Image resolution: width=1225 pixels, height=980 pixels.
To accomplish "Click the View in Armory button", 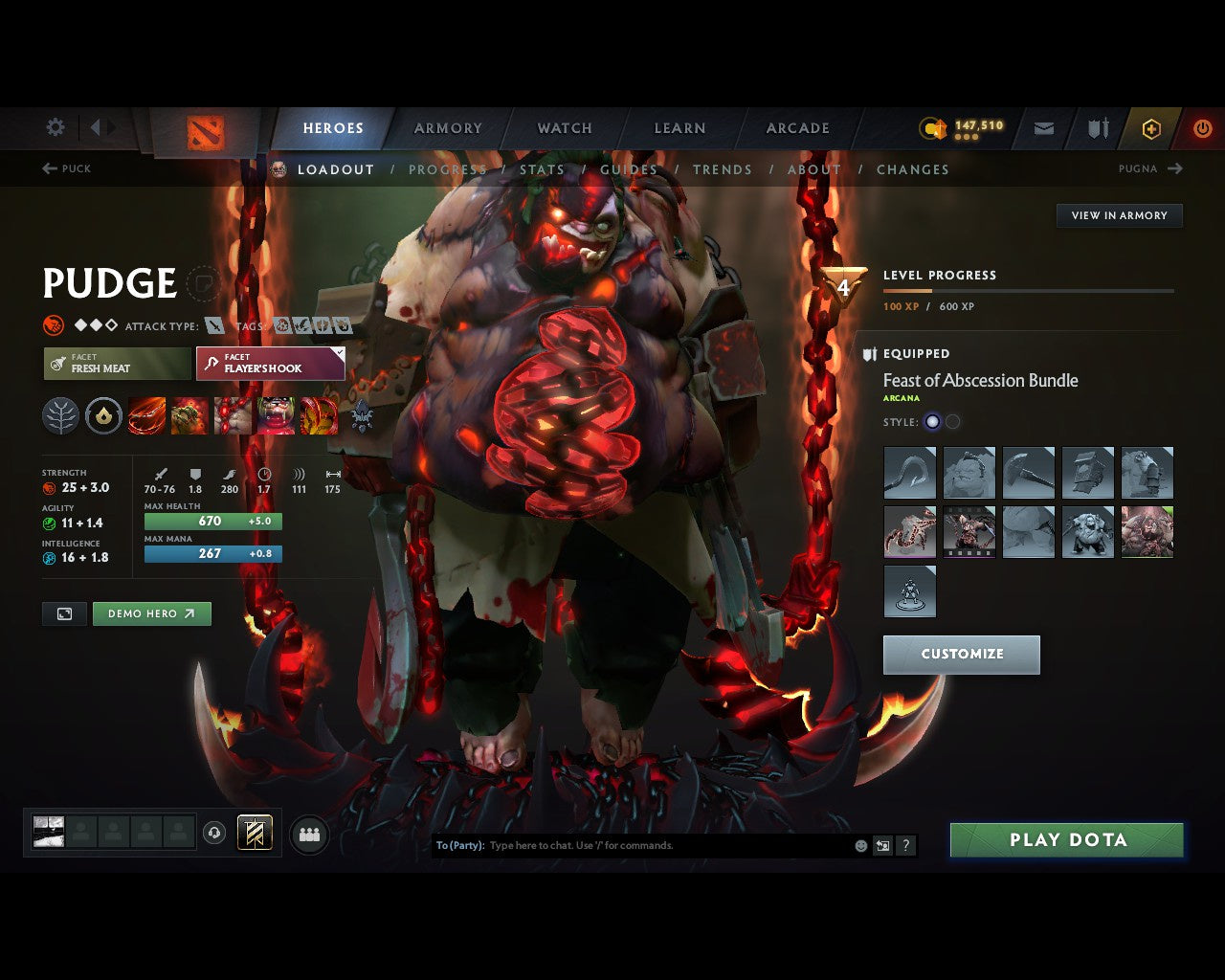I will click(1119, 215).
